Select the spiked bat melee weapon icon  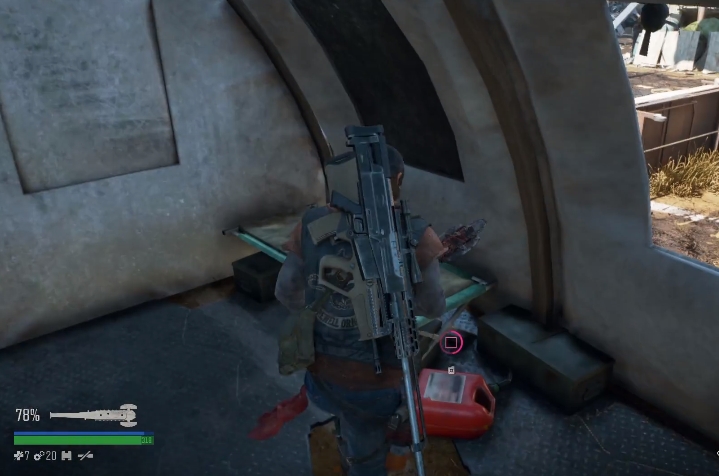click(x=93, y=414)
